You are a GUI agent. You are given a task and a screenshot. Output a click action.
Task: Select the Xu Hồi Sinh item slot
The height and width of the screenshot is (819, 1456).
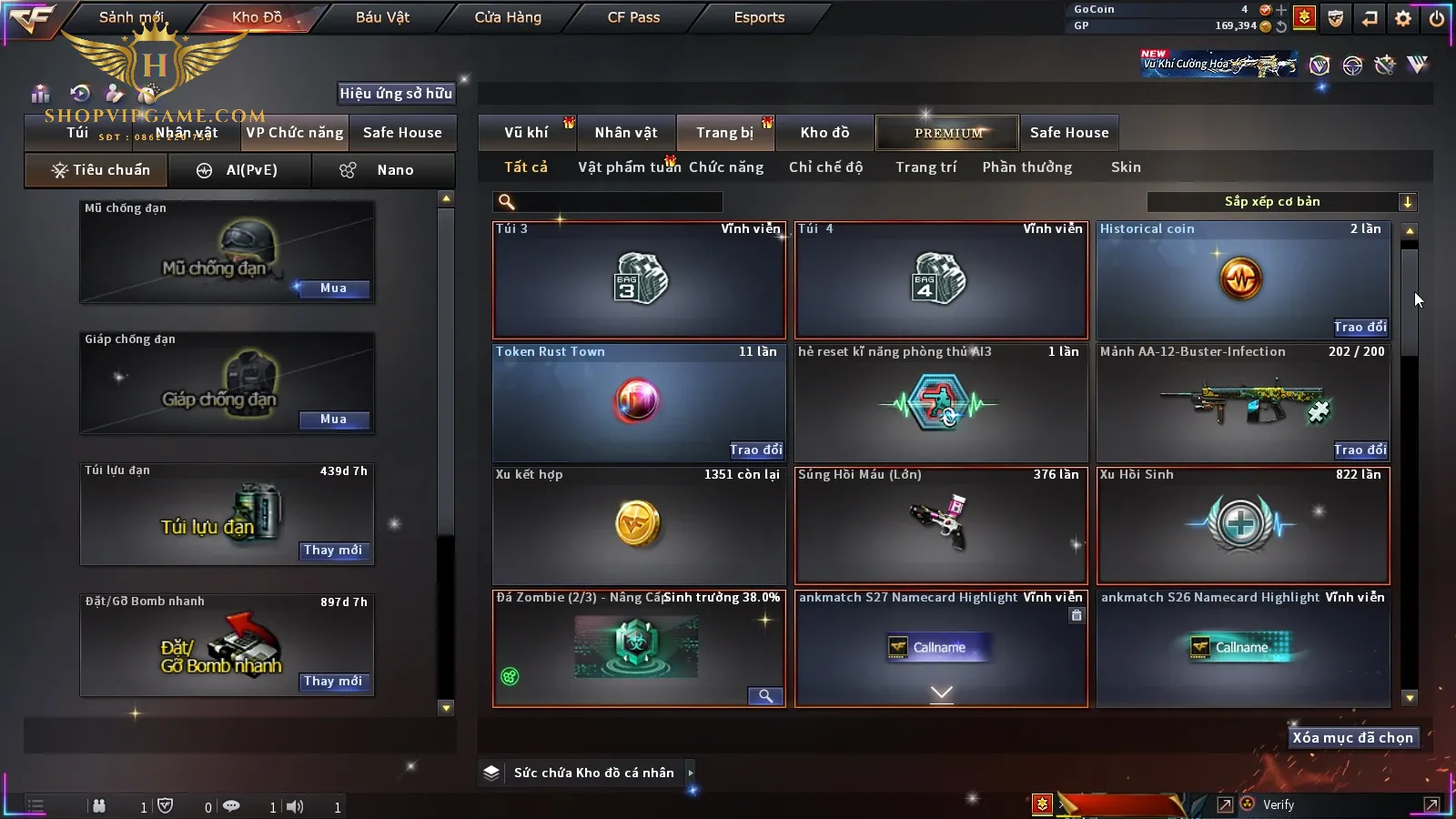(1243, 525)
